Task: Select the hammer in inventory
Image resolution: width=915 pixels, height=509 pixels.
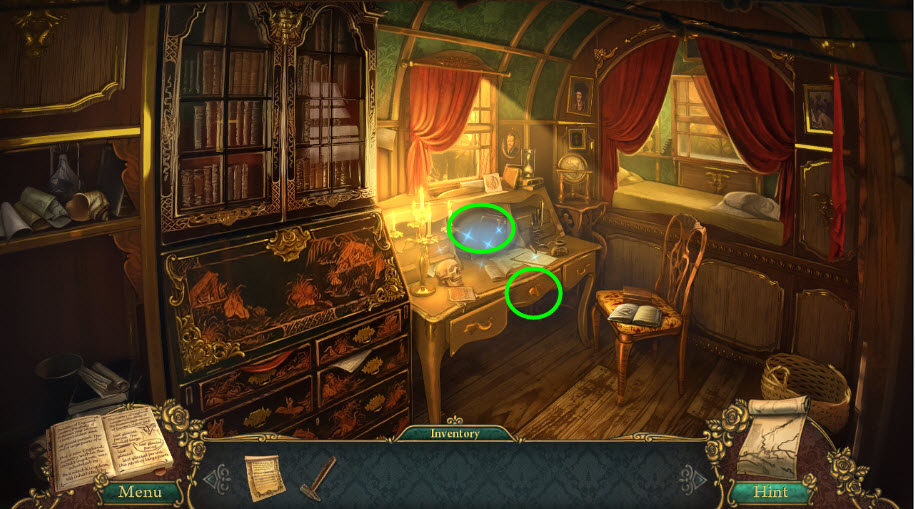Action: pyautogui.click(x=319, y=476)
